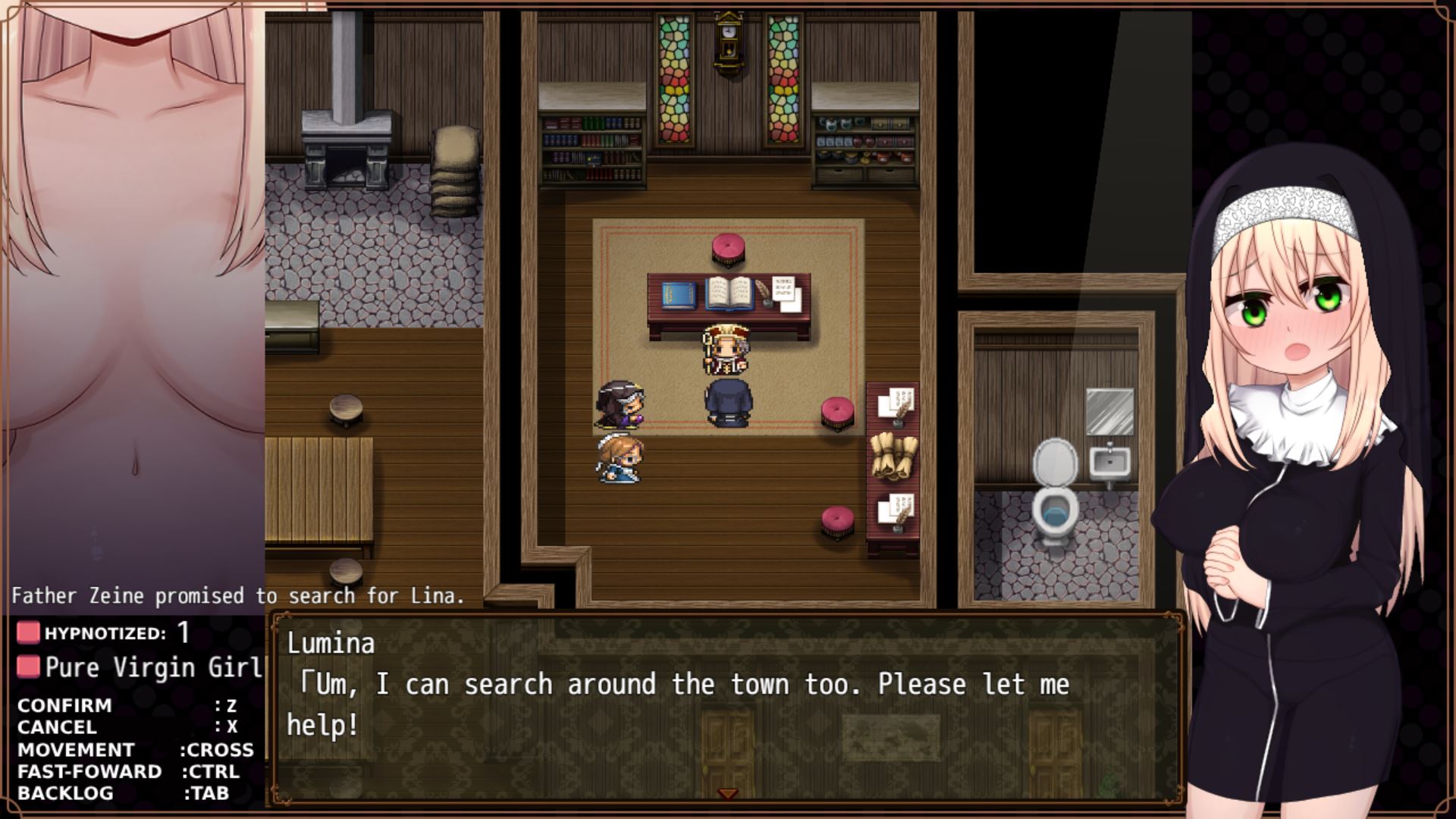
Task: Advance dialogue with the red continue arrow
Action: pos(727,793)
